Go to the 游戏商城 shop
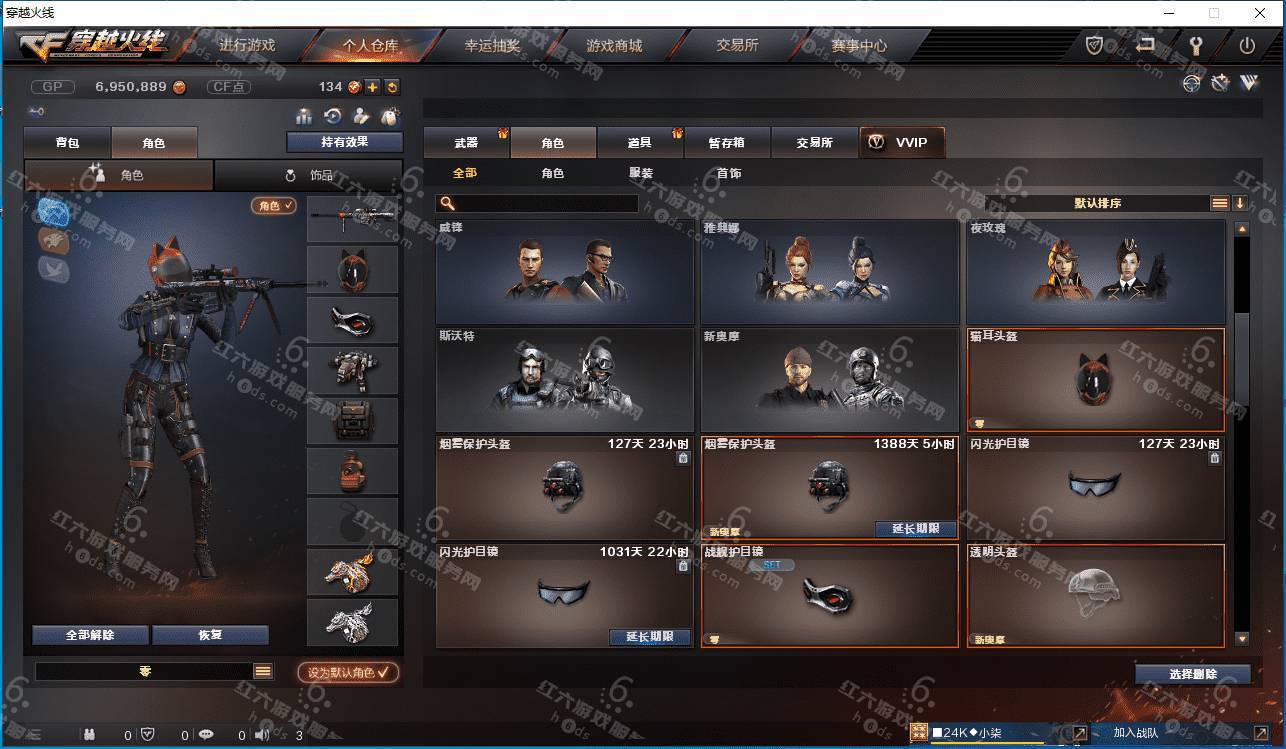This screenshot has height=749, width=1286. pos(614,46)
